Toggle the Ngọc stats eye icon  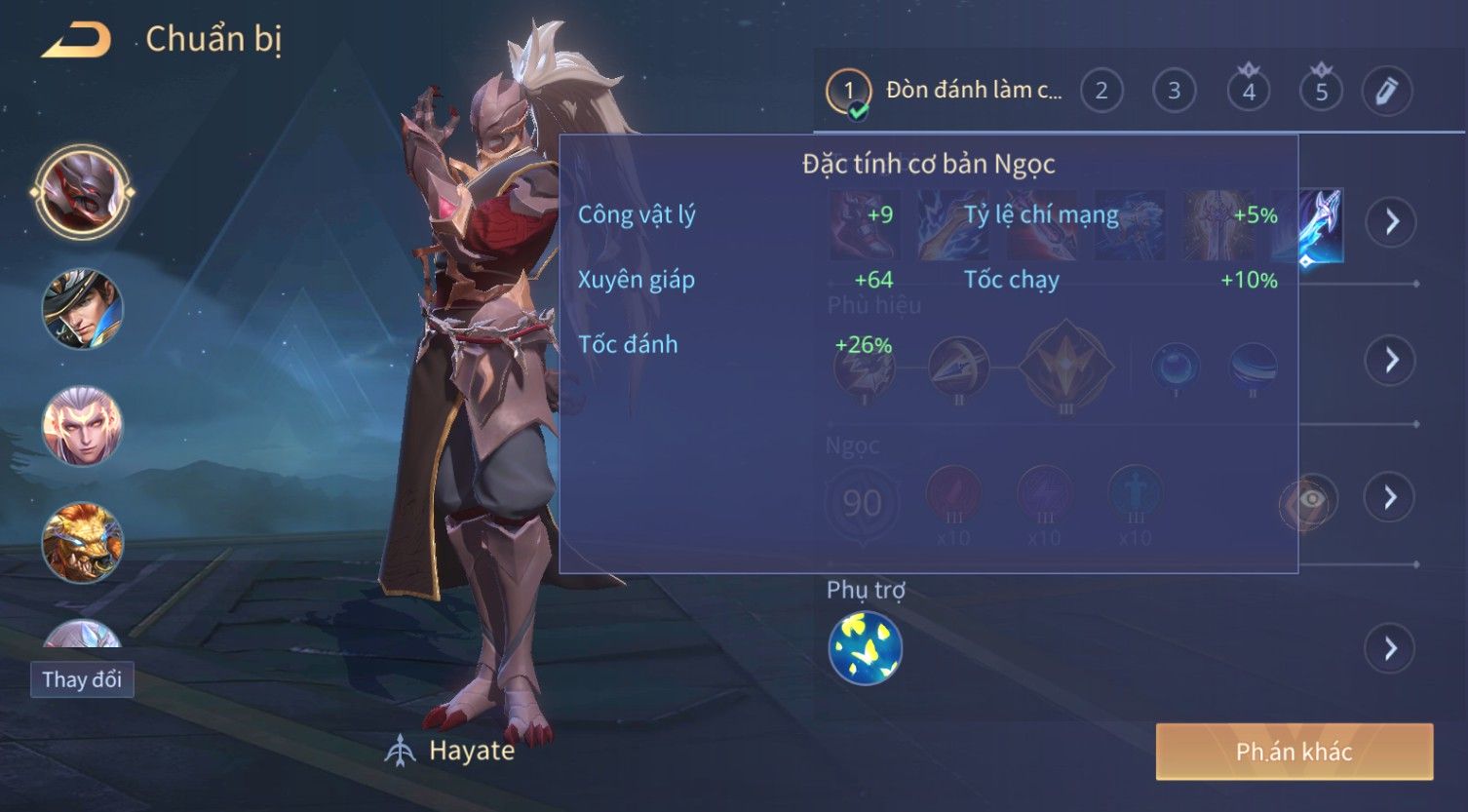pos(1311,500)
